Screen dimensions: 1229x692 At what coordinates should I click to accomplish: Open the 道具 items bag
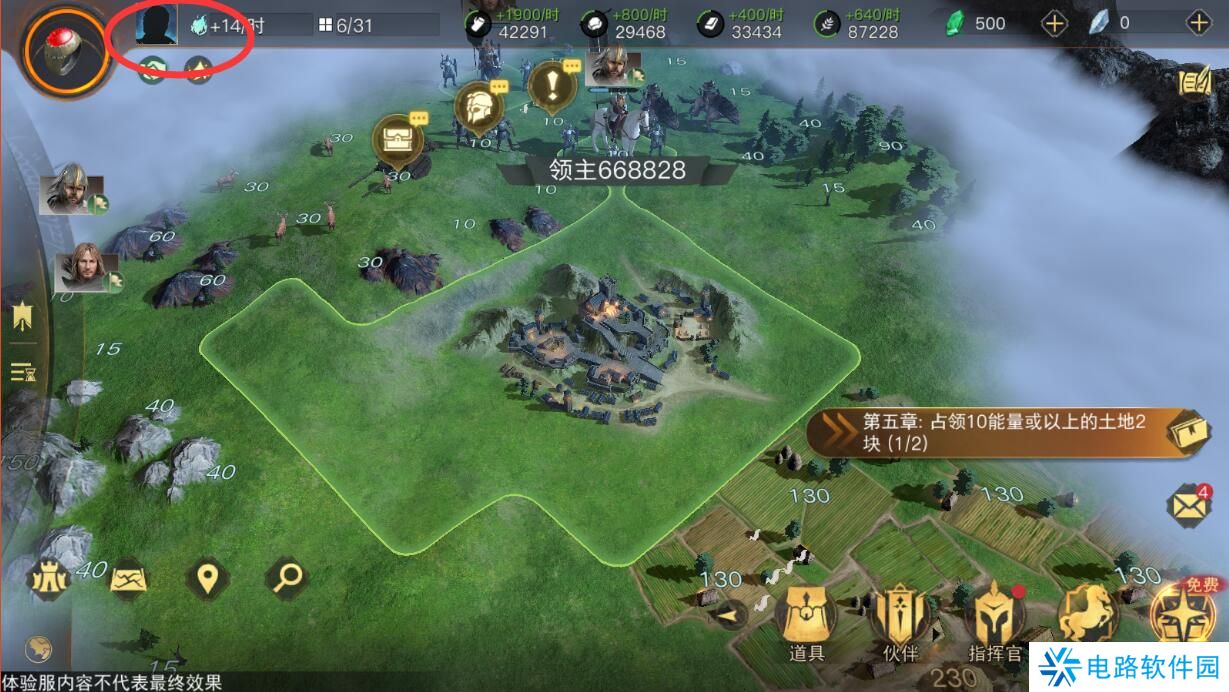(x=806, y=620)
